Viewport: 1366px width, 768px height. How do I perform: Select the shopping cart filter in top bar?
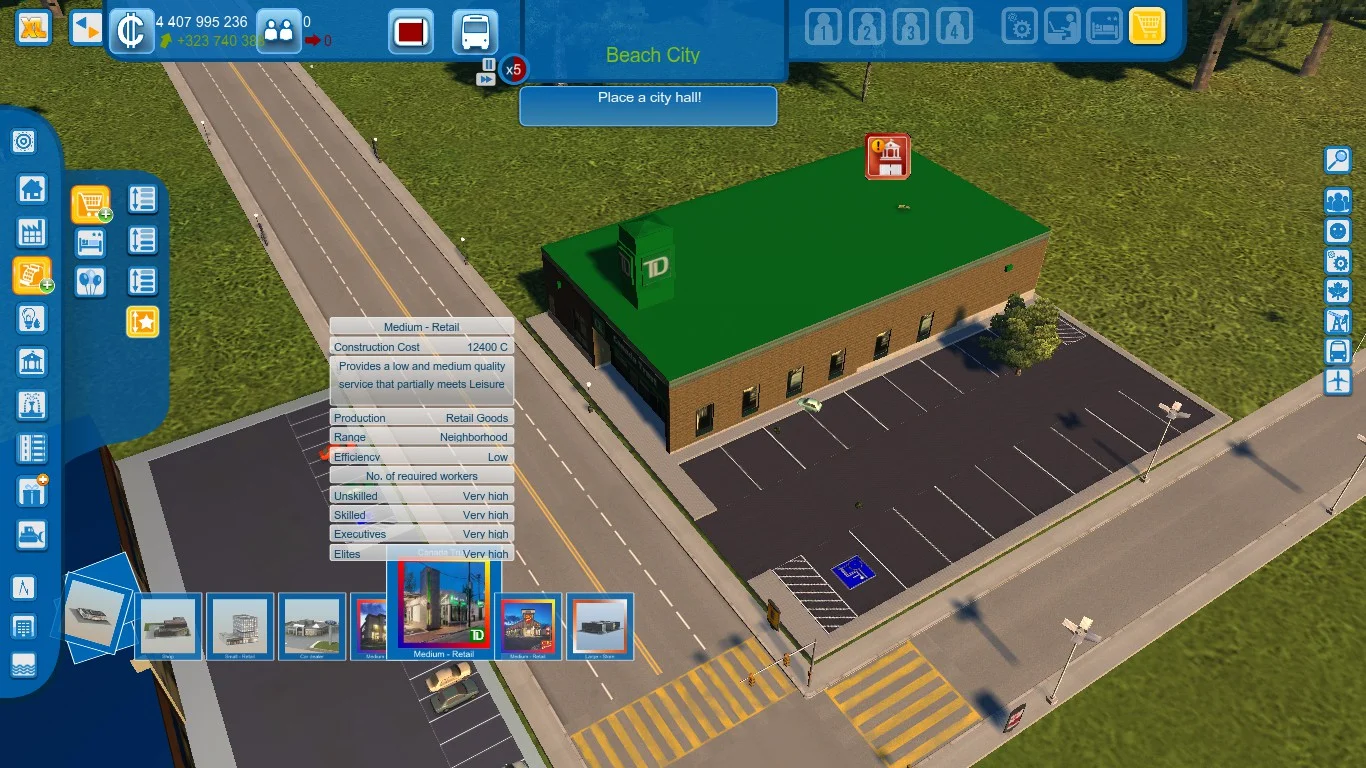[1147, 27]
